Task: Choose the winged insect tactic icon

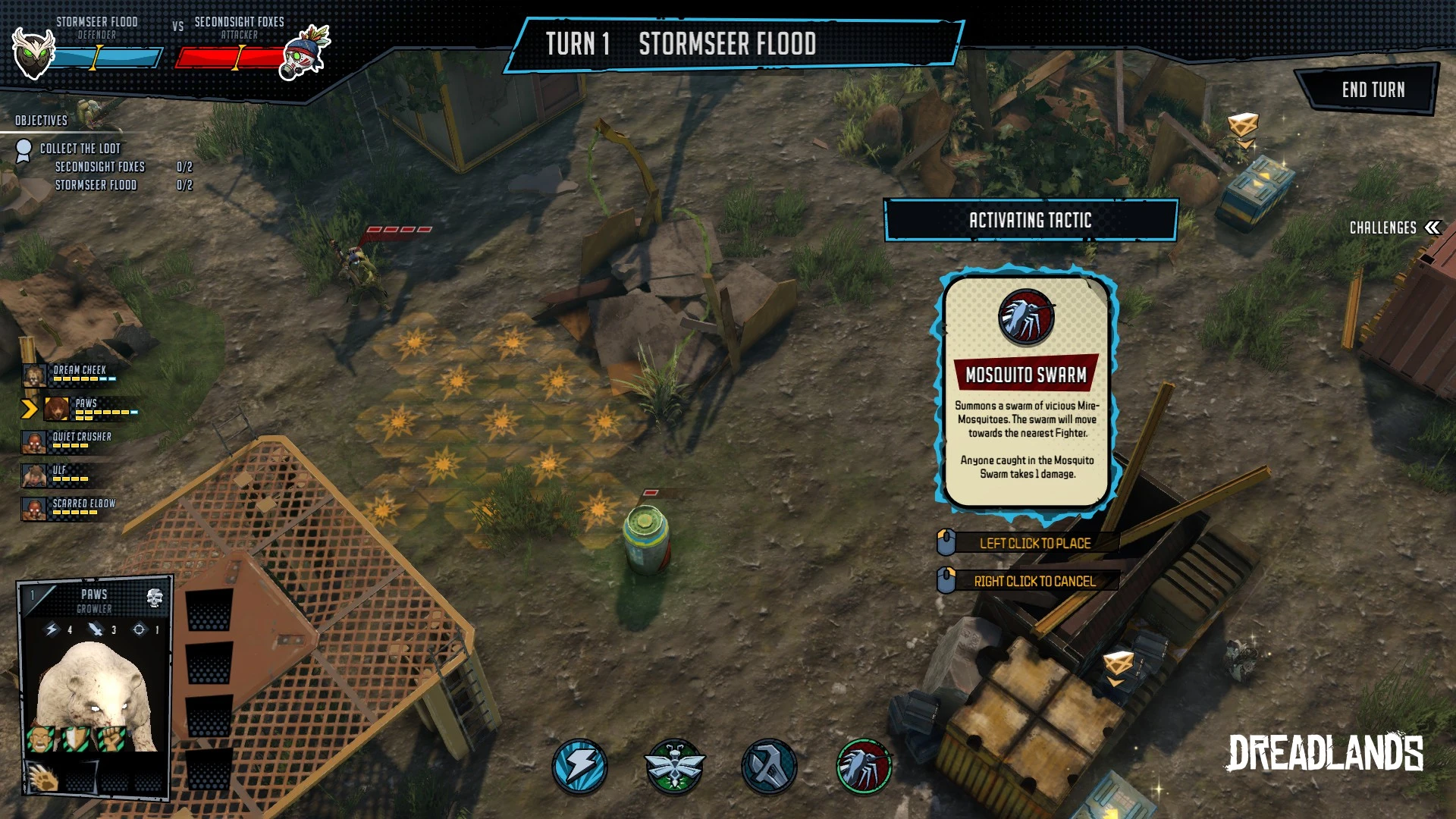Action: [674, 767]
